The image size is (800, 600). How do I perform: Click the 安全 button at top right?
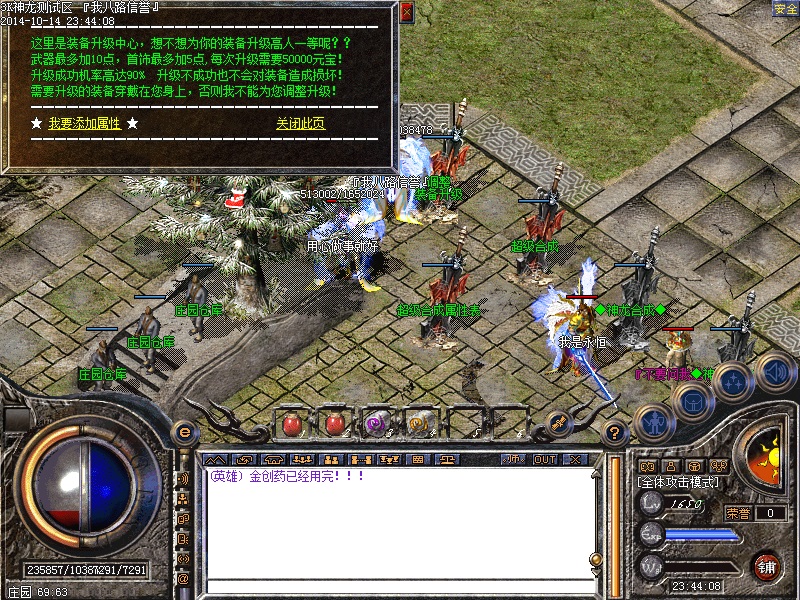click(x=786, y=9)
